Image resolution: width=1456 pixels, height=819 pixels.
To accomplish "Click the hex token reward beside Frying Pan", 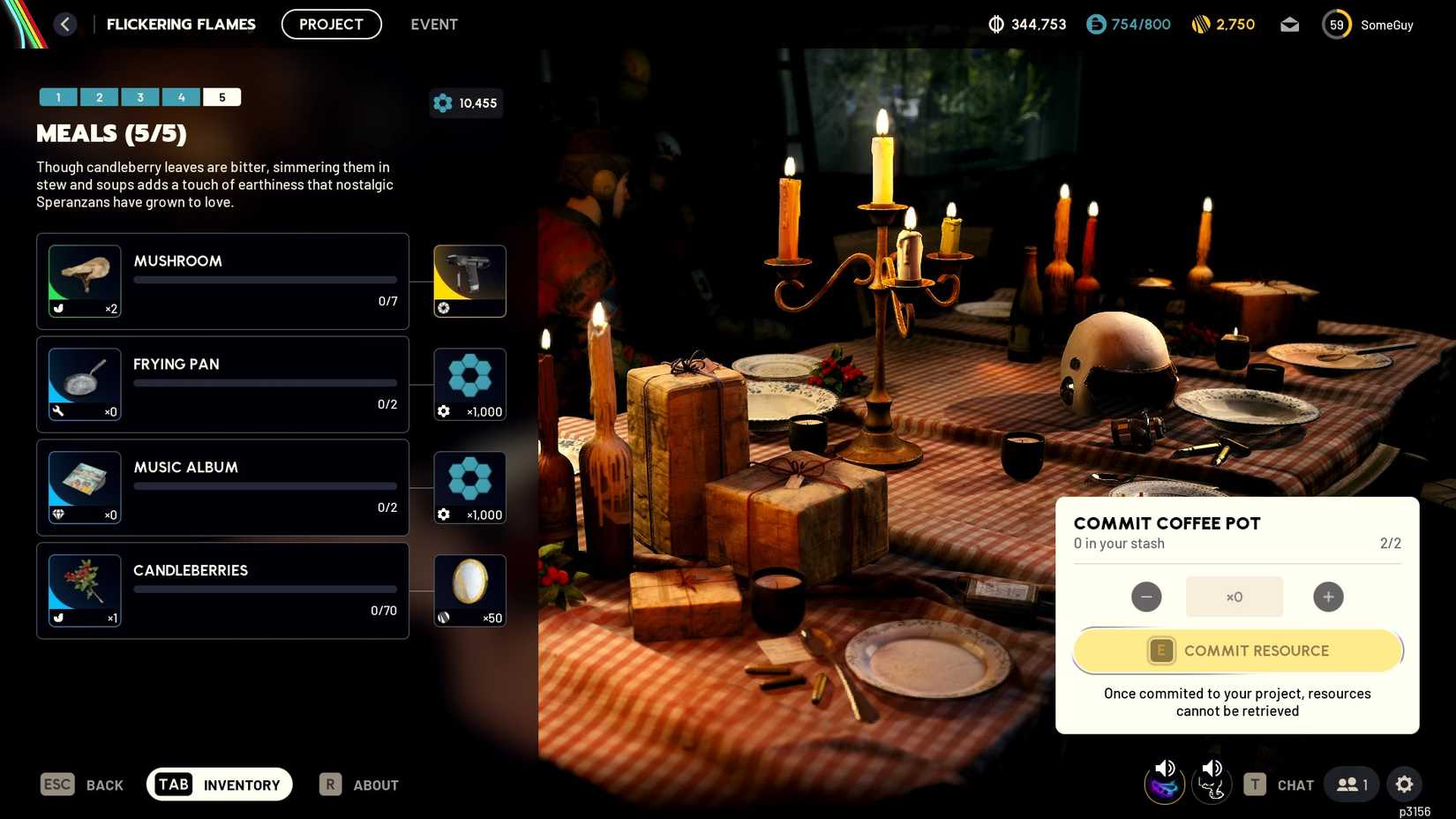I will (x=469, y=384).
